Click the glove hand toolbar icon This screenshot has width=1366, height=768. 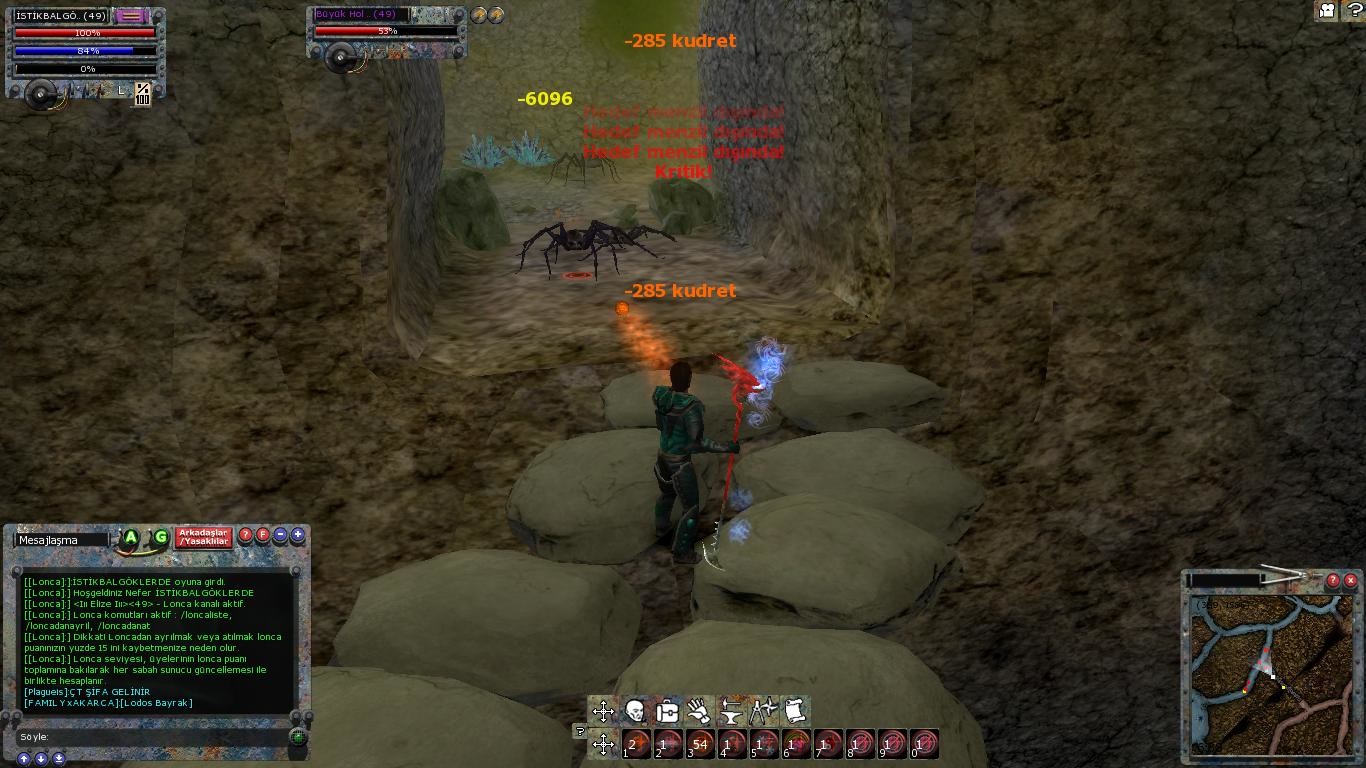point(699,711)
